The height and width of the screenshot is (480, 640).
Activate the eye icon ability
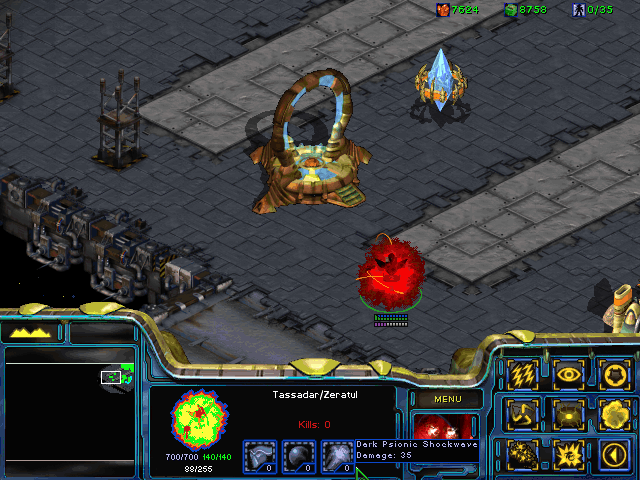569,374
